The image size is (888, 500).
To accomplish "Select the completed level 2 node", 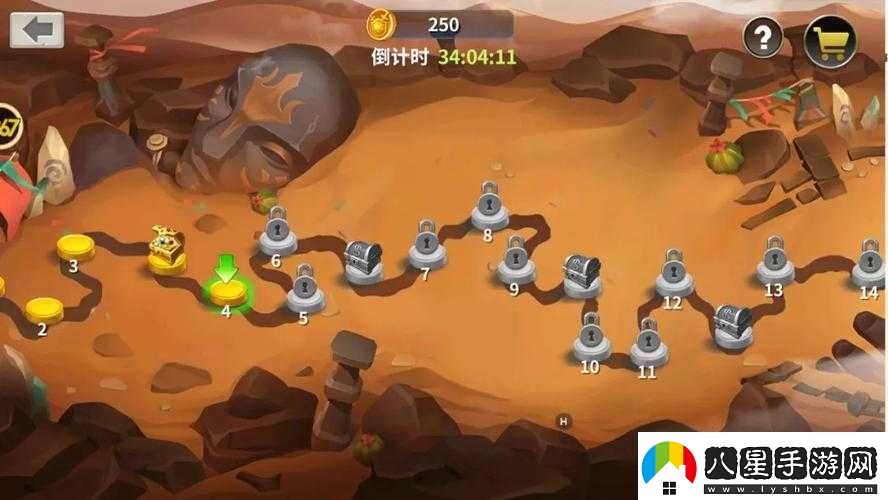I will [x=44, y=309].
